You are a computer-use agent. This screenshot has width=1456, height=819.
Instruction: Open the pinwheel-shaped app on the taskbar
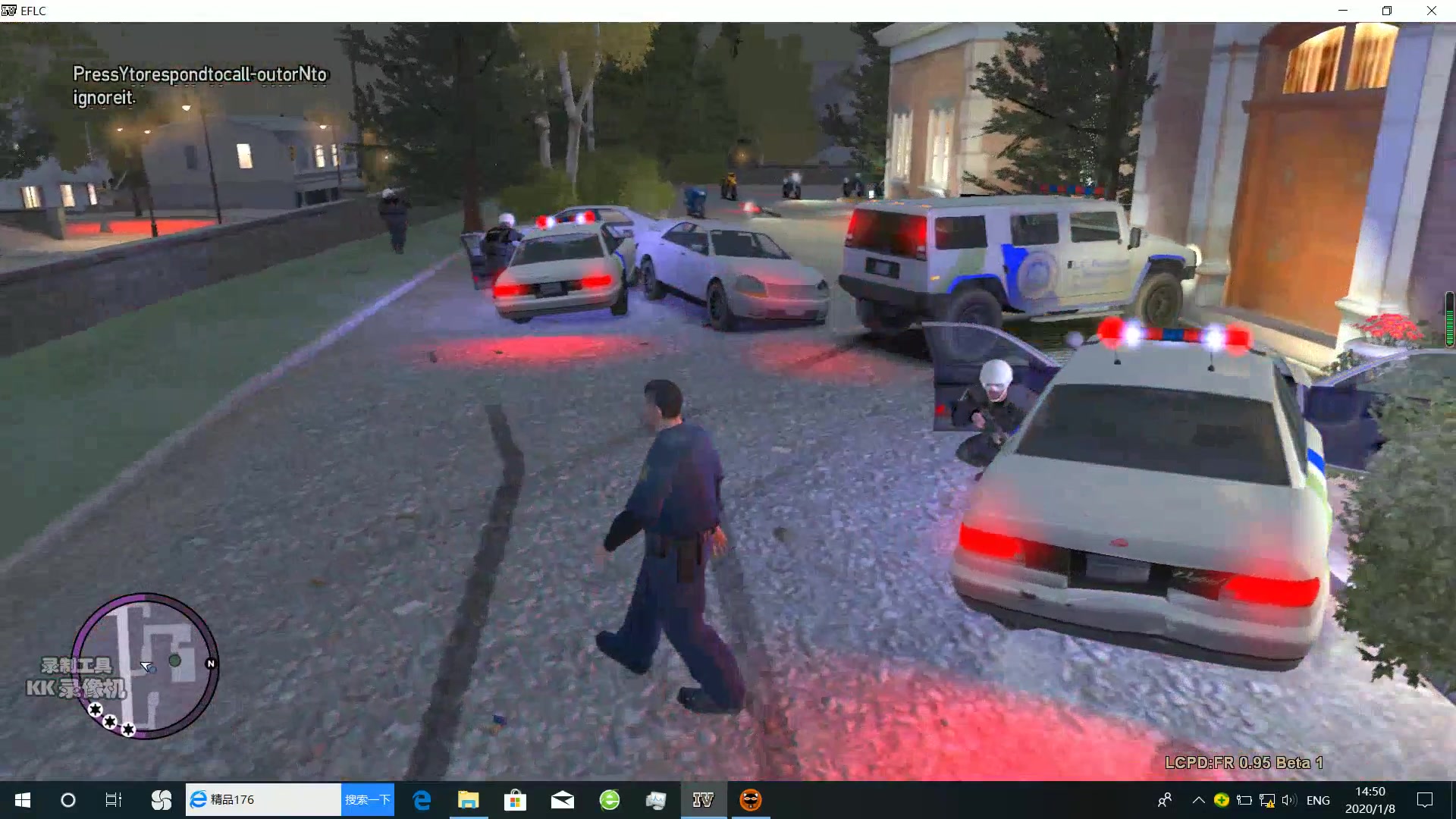[x=161, y=799]
